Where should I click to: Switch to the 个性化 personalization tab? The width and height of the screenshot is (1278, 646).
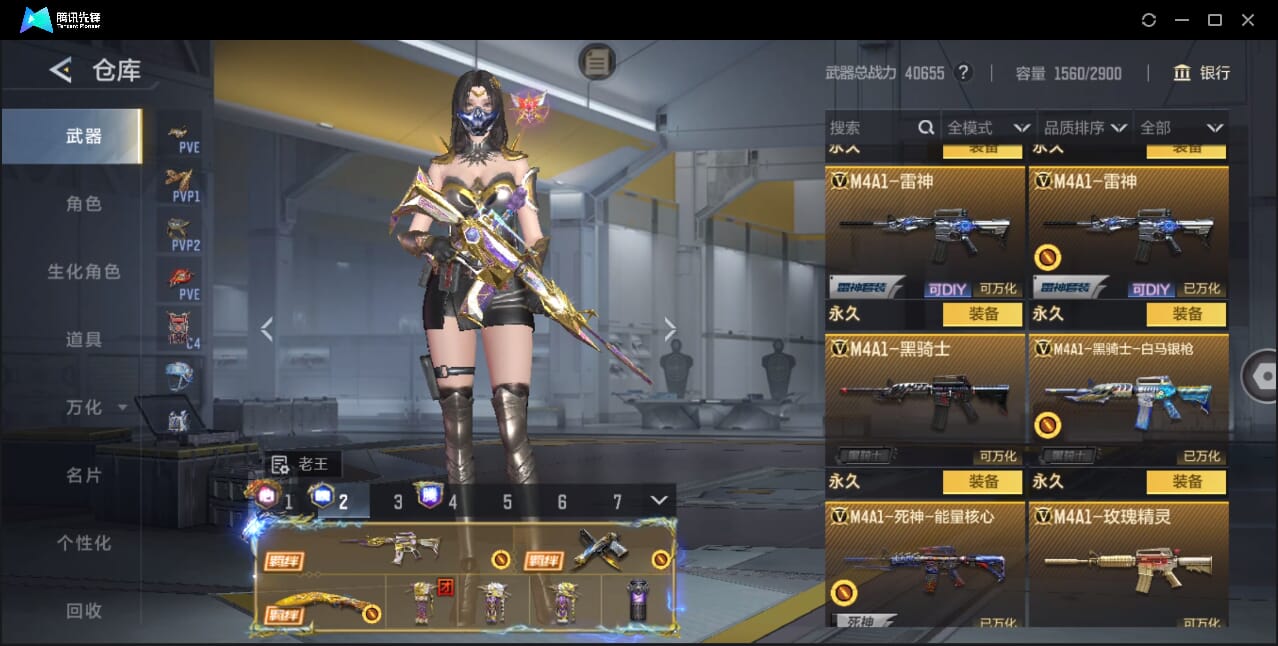tap(83, 543)
